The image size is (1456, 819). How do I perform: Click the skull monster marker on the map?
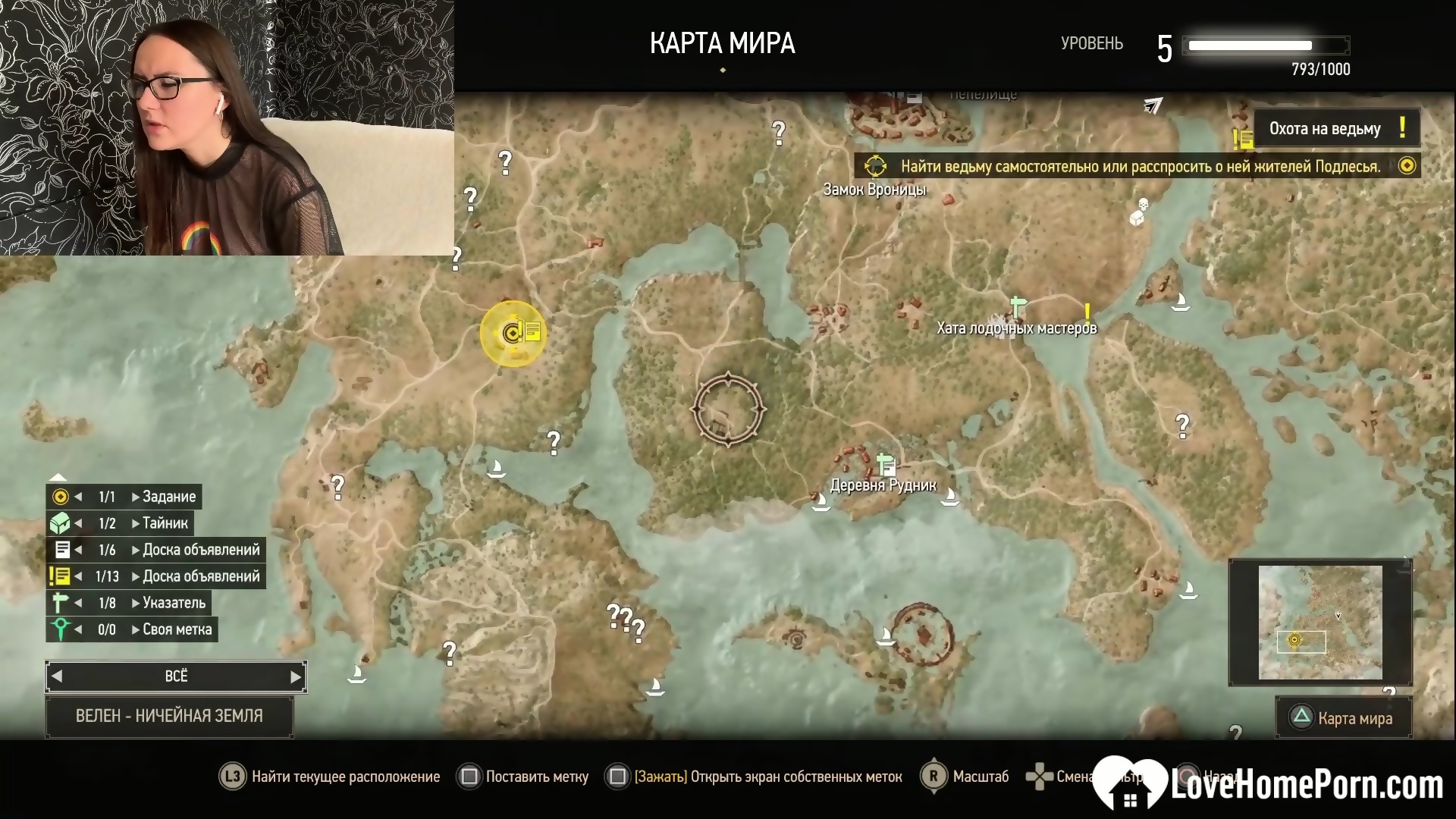(1143, 205)
